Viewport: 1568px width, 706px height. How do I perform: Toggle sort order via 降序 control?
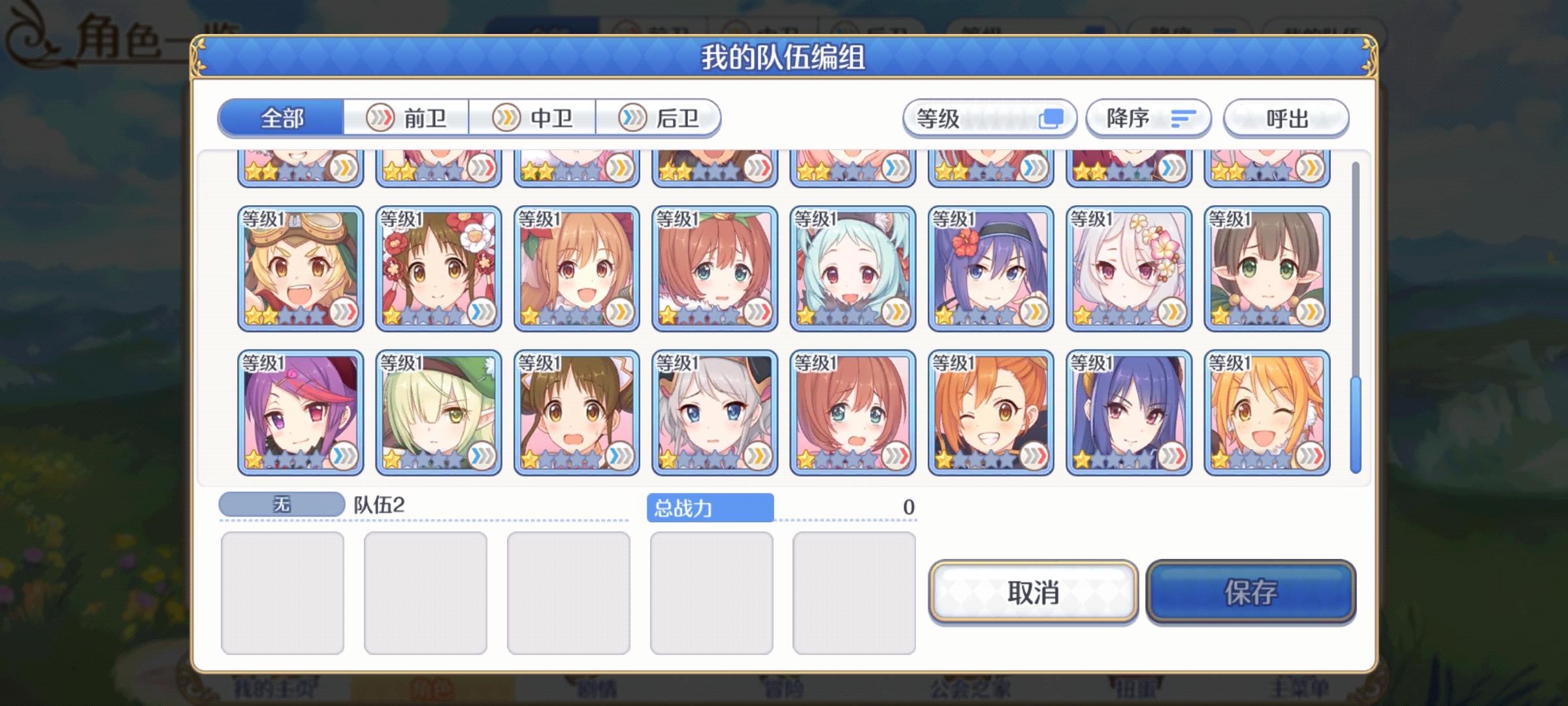(1147, 118)
